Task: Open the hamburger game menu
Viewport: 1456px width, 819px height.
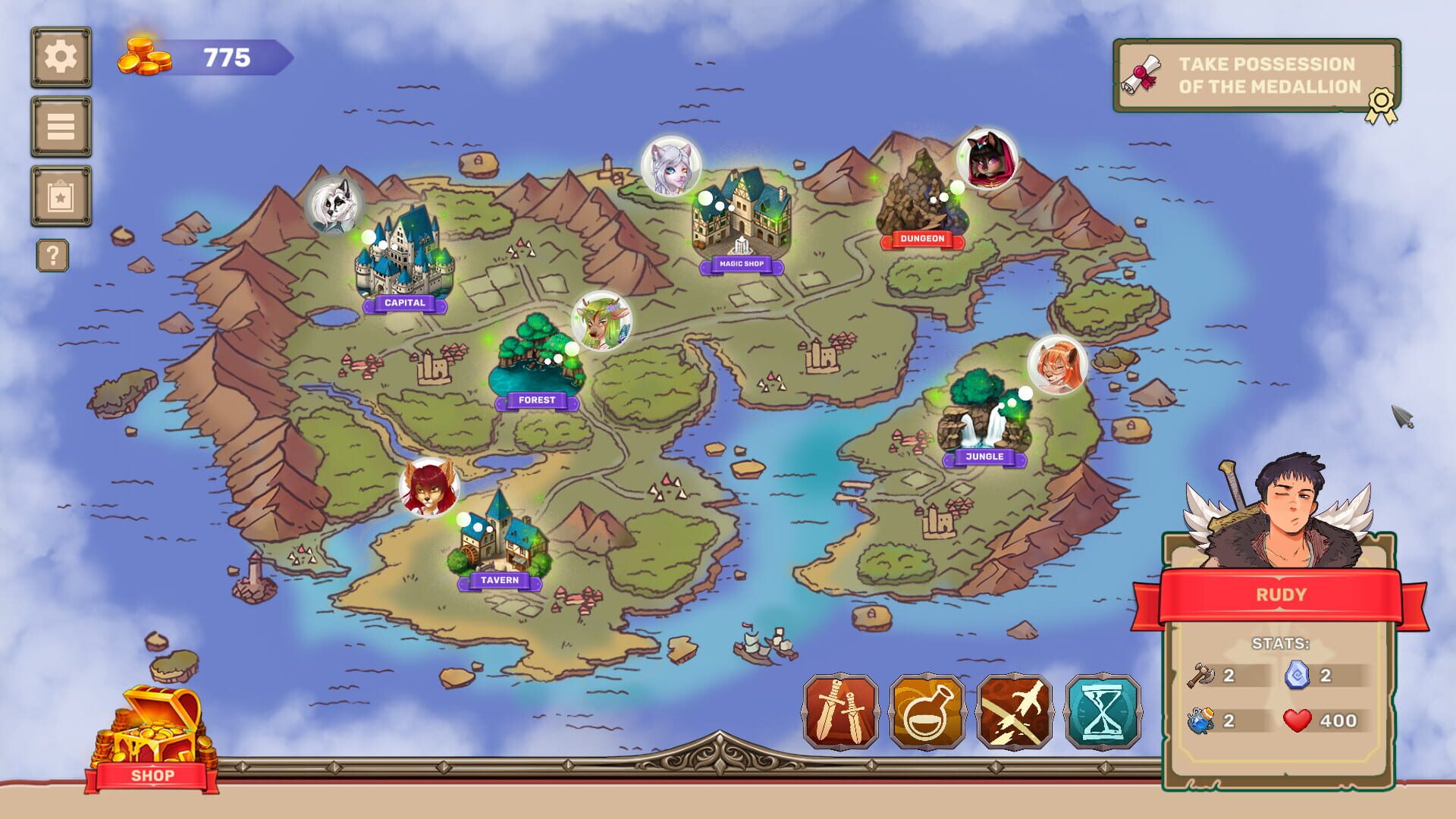Action: tap(61, 126)
